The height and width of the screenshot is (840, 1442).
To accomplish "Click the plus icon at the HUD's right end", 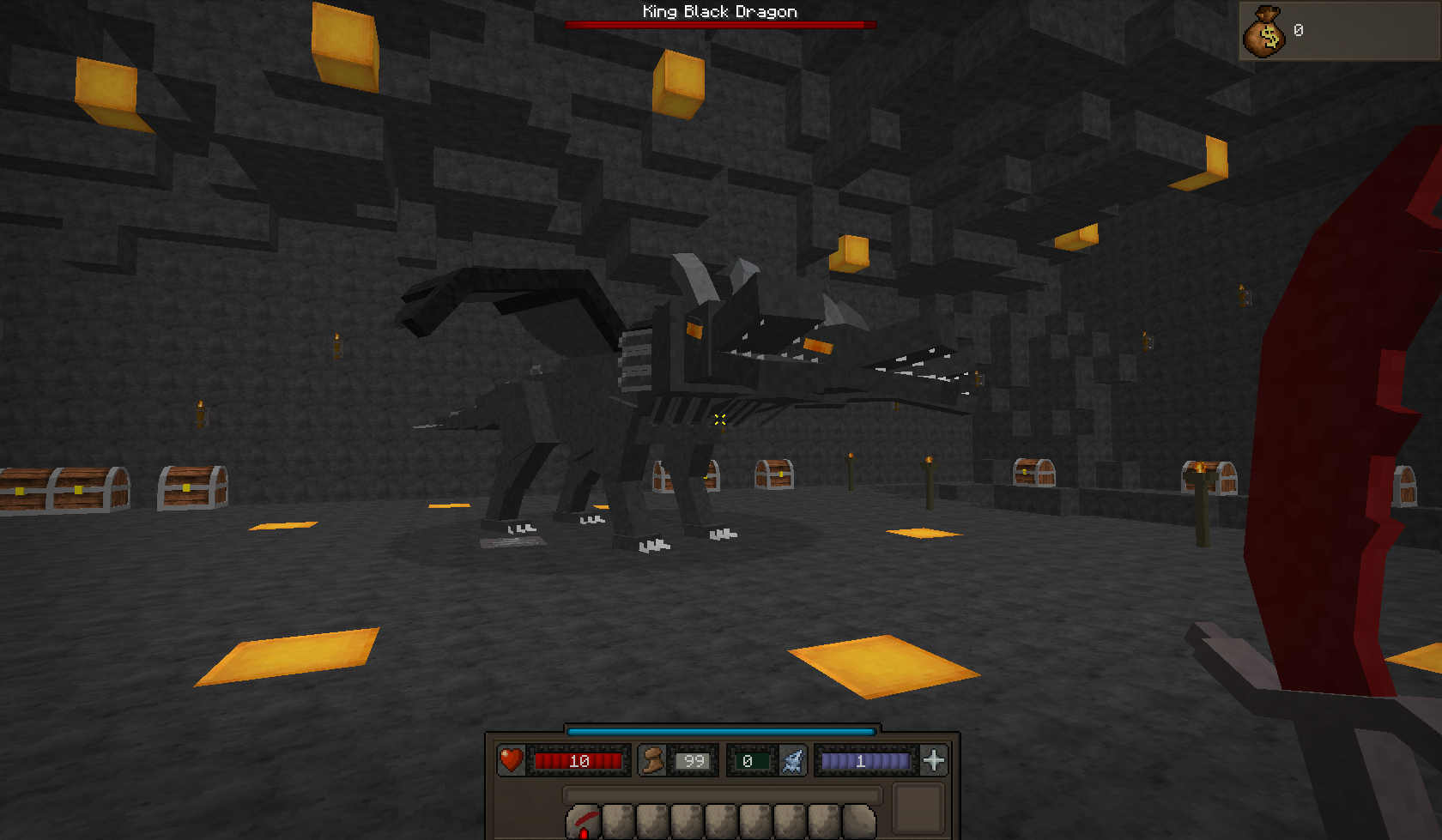I will point(932,758).
